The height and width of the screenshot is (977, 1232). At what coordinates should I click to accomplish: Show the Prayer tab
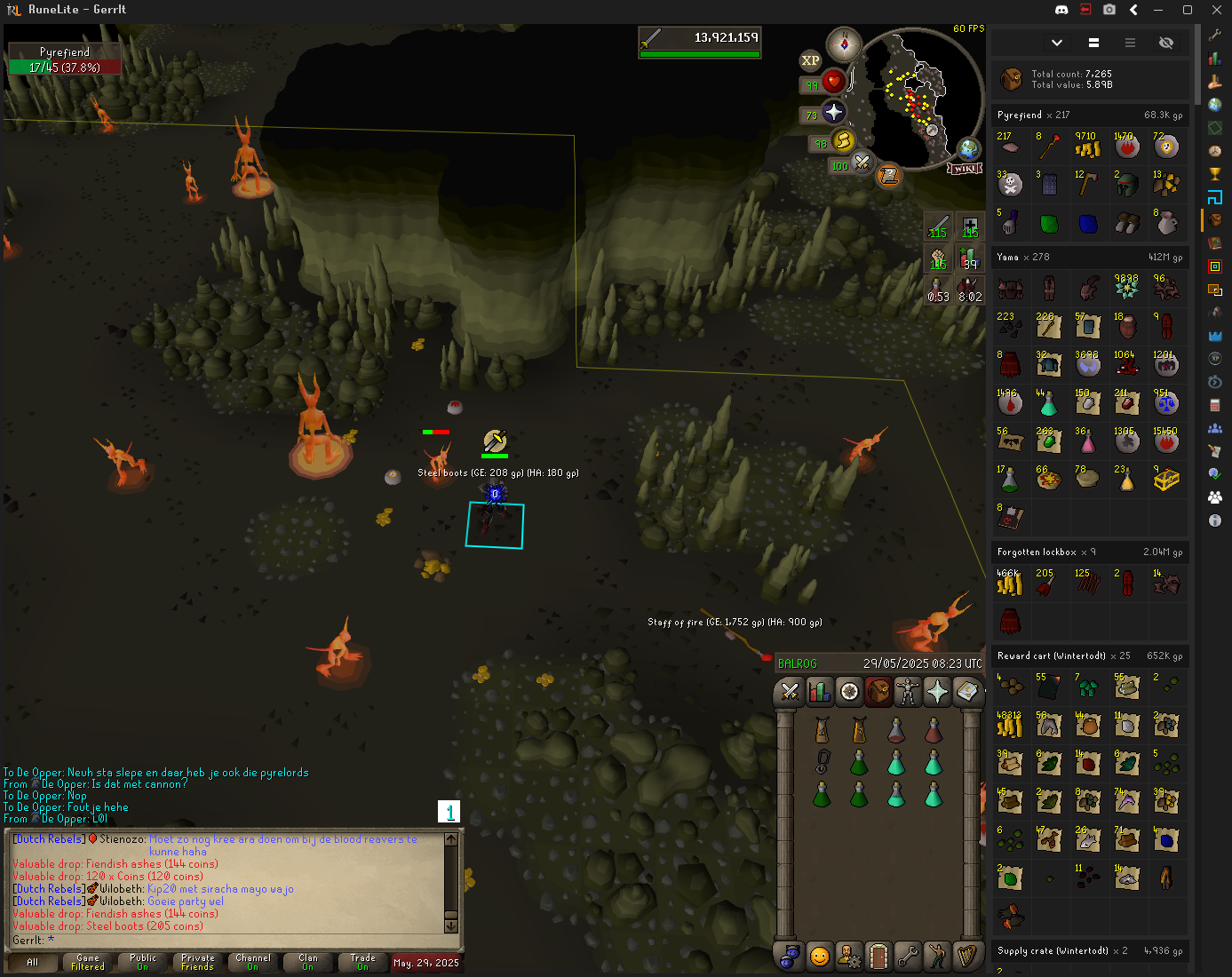pyautogui.click(x=937, y=691)
